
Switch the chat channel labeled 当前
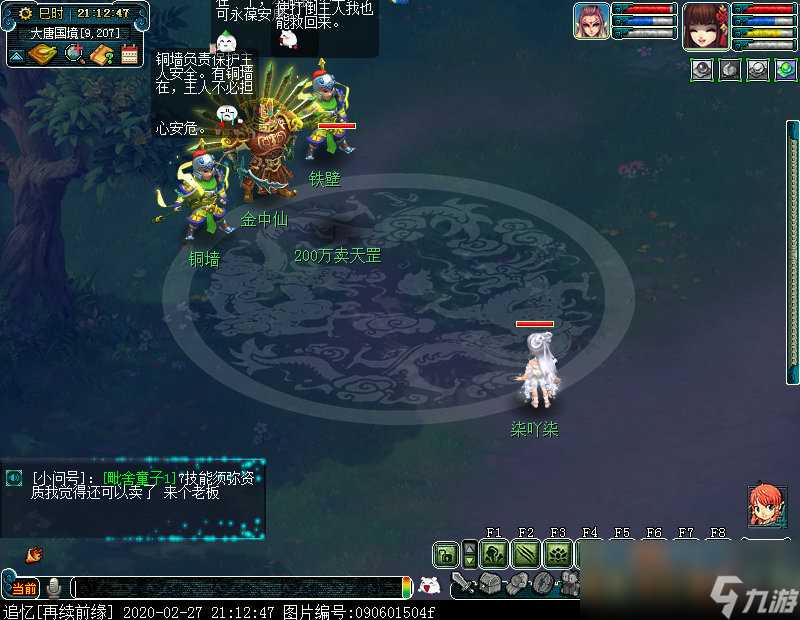[24, 587]
